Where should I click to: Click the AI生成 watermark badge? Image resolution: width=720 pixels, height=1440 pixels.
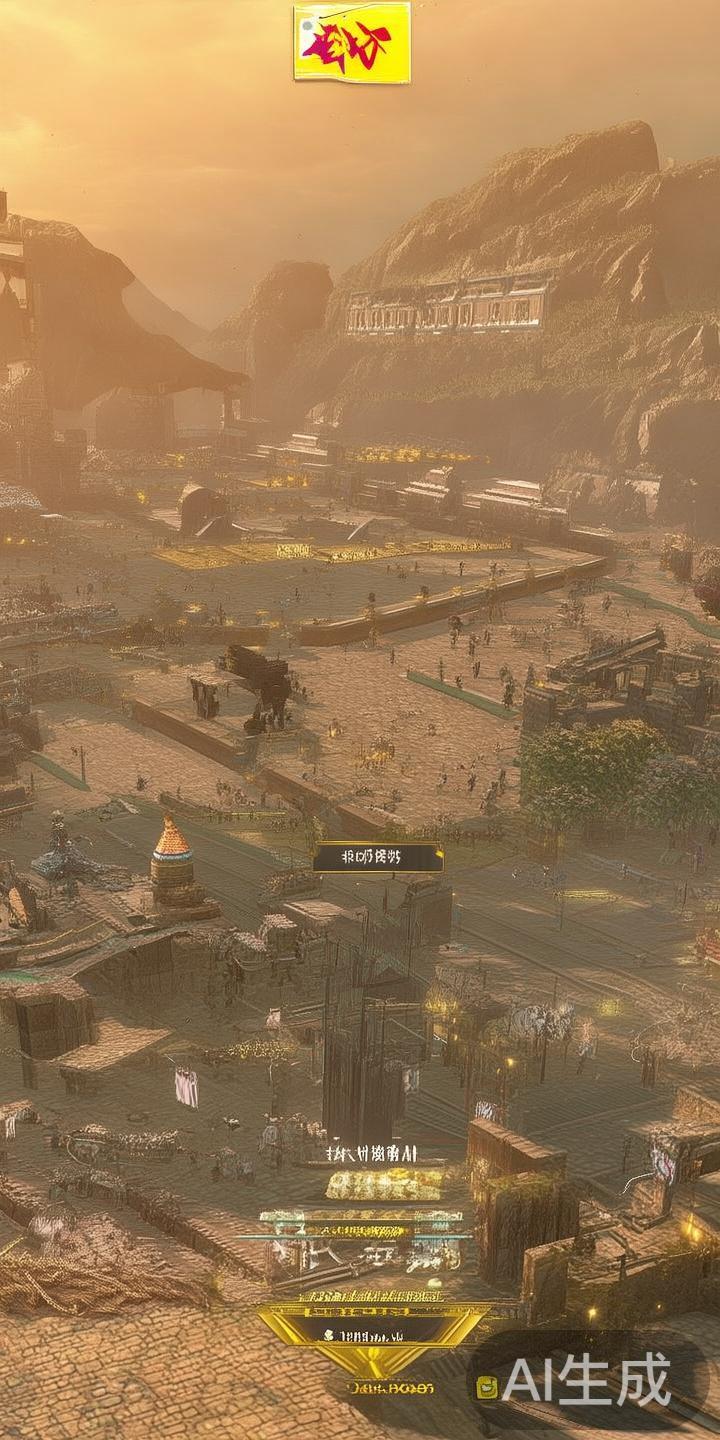pyautogui.click(x=588, y=1383)
